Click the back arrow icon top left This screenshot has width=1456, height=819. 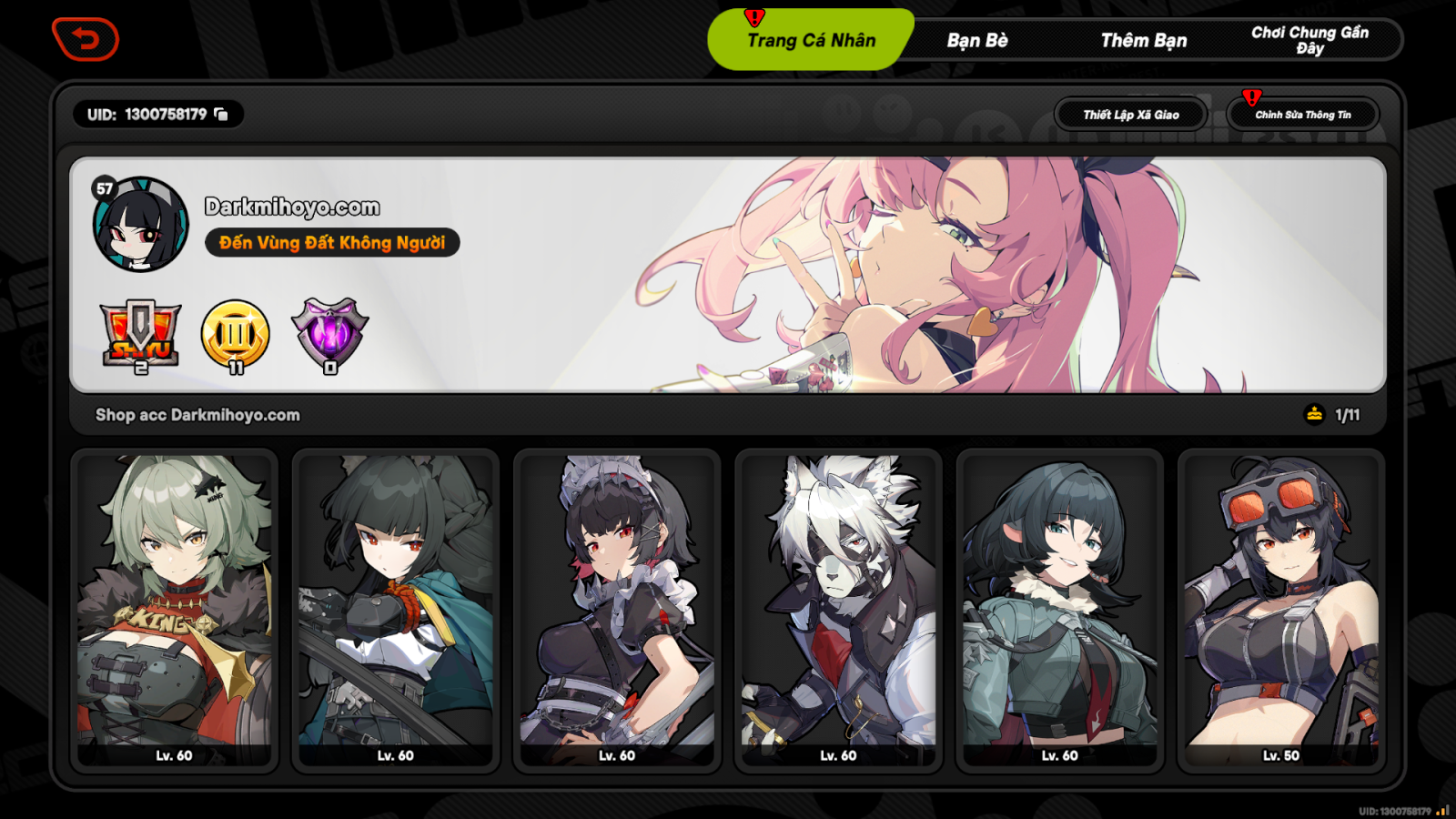click(x=86, y=40)
